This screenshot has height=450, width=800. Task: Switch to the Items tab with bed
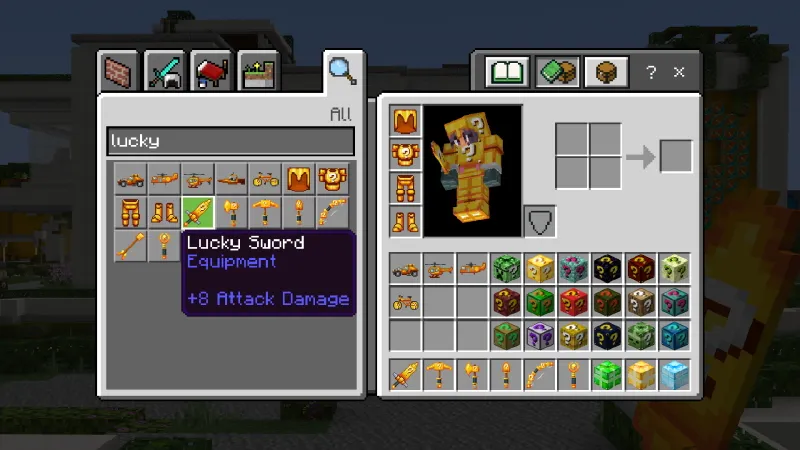[x=211, y=73]
